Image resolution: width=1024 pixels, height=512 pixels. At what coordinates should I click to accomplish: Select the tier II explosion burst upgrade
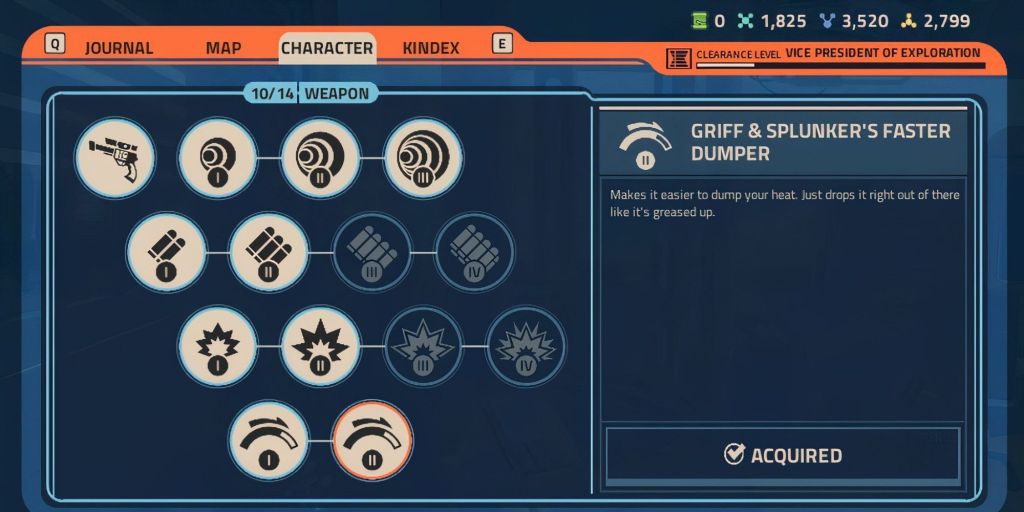click(320, 347)
